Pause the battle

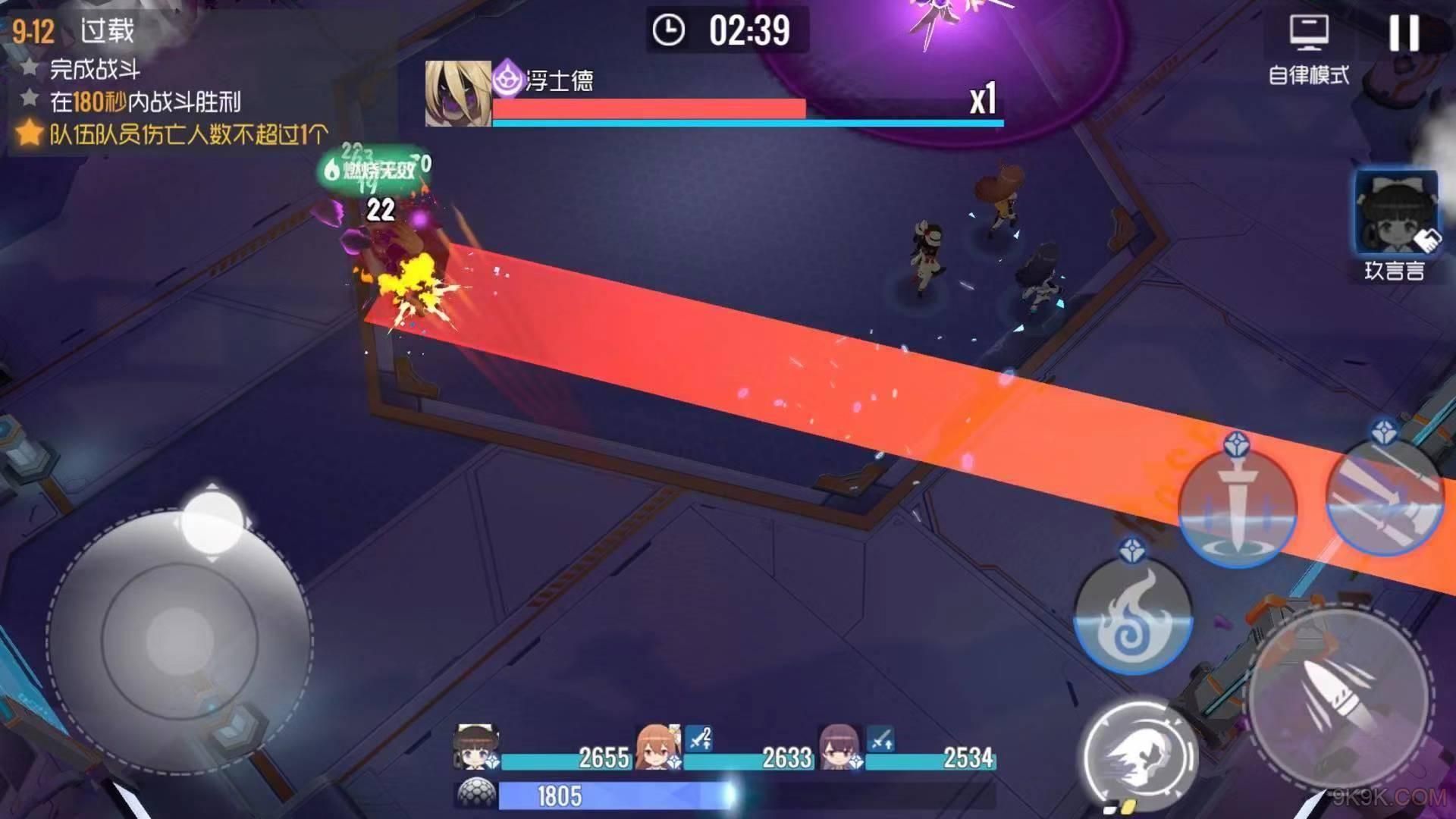(x=1403, y=33)
